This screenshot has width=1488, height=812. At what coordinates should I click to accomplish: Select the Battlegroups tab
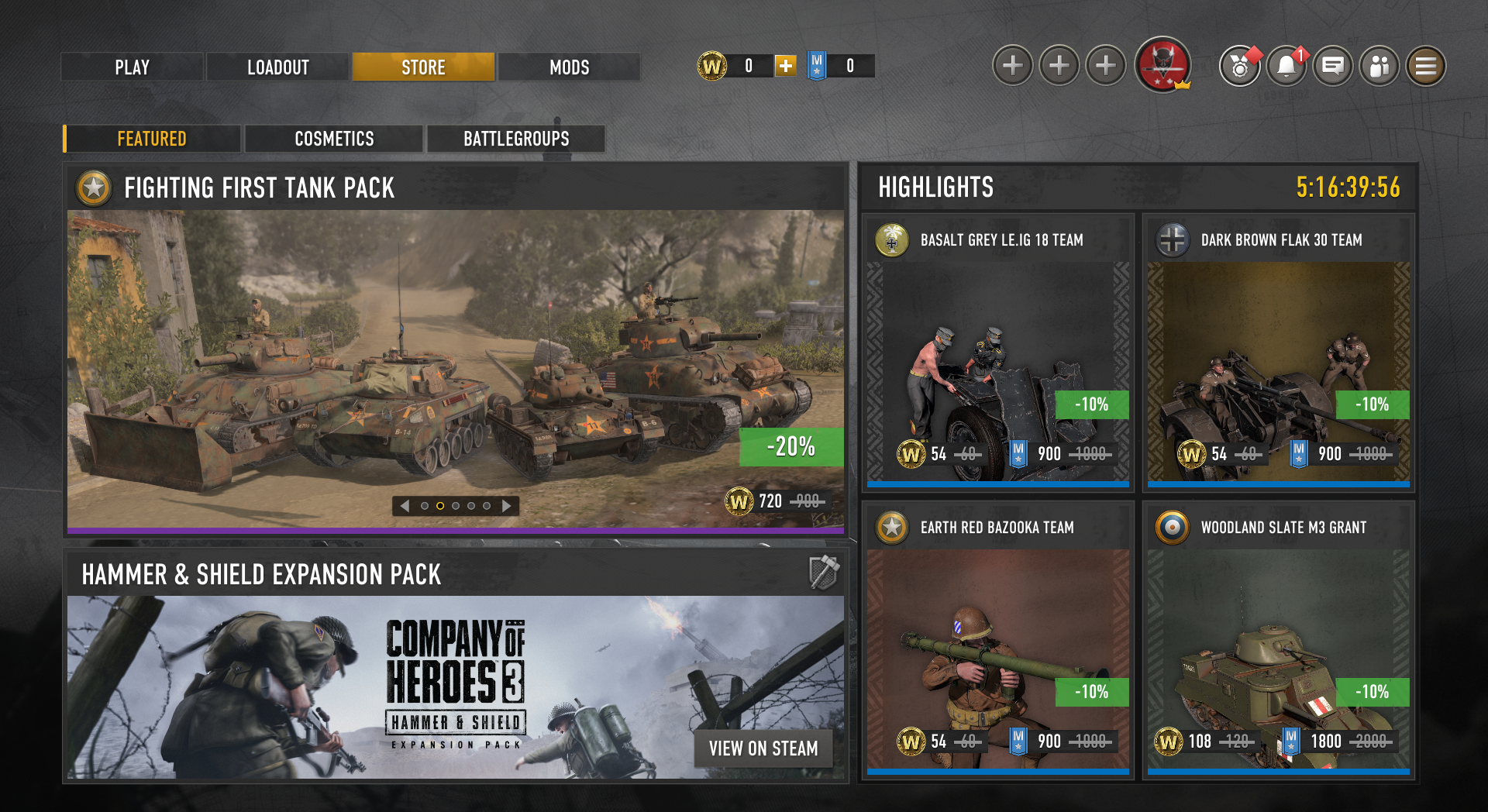click(516, 139)
